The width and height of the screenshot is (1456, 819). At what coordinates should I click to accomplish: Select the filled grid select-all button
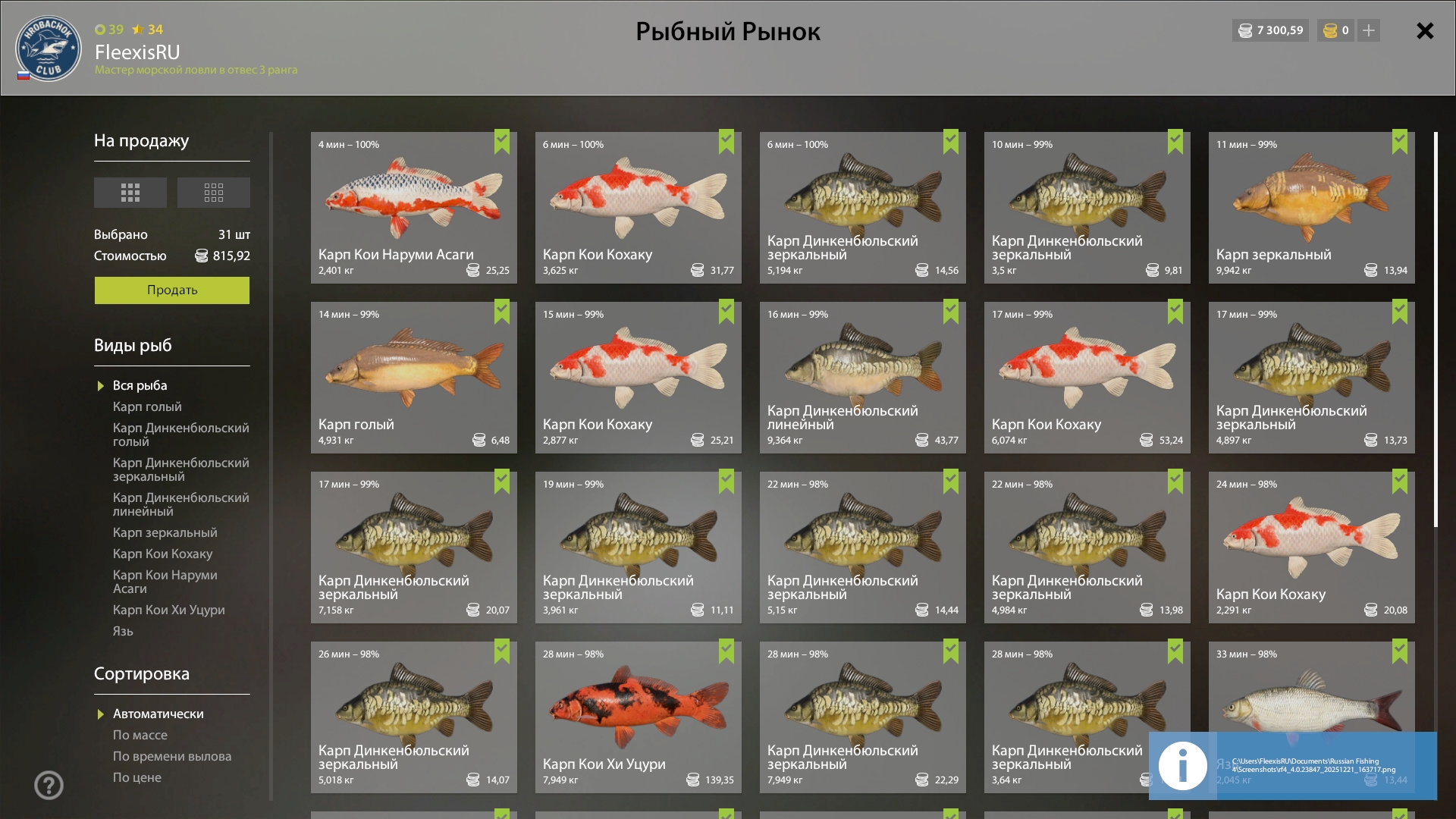(x=130, y=193)
